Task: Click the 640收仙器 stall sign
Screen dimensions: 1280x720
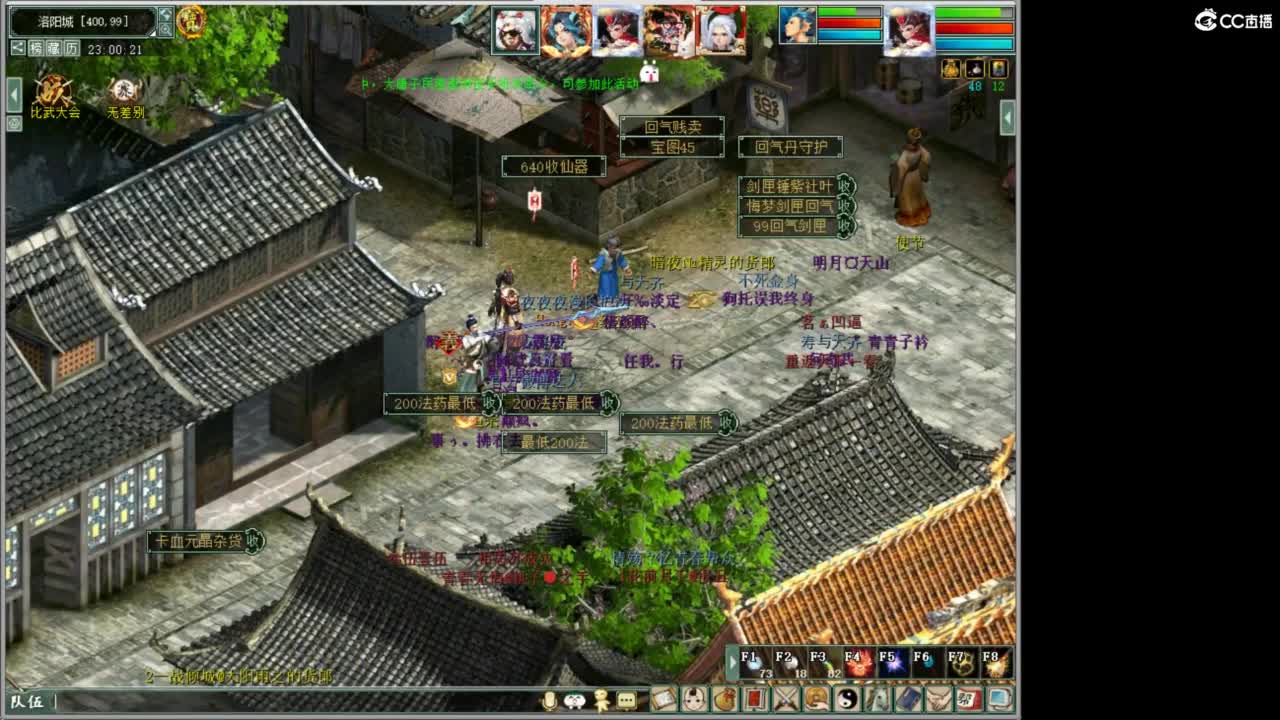Action: click(553, 166)
